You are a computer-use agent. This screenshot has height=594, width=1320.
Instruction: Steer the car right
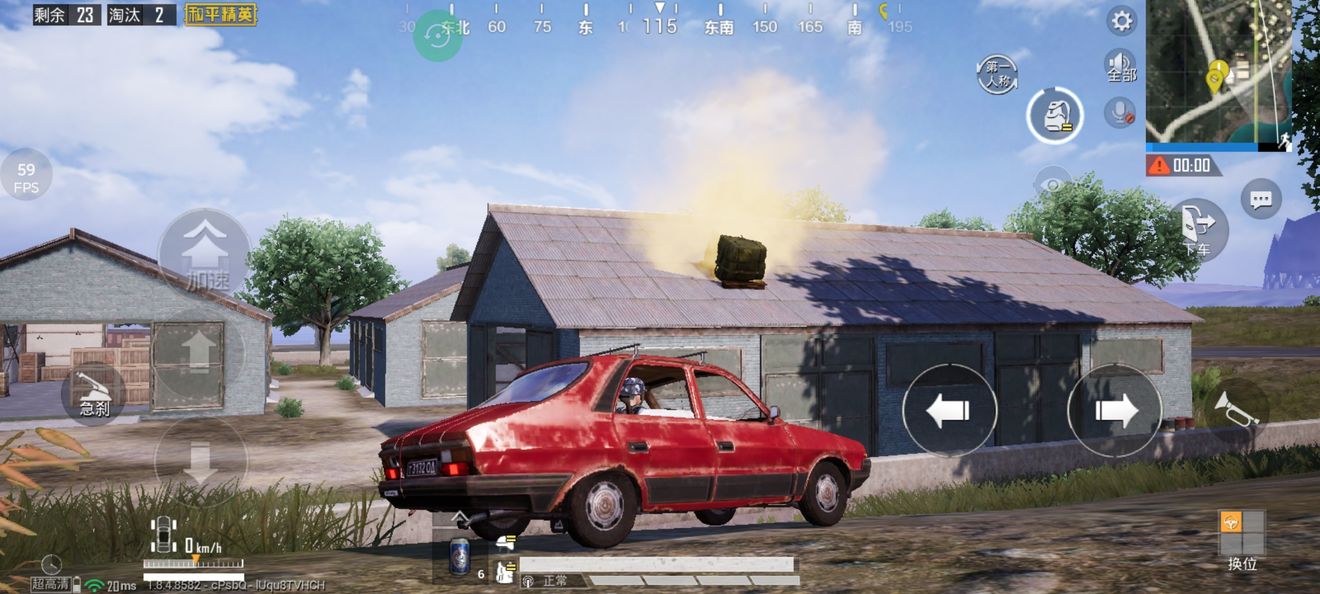point(1115,410)
